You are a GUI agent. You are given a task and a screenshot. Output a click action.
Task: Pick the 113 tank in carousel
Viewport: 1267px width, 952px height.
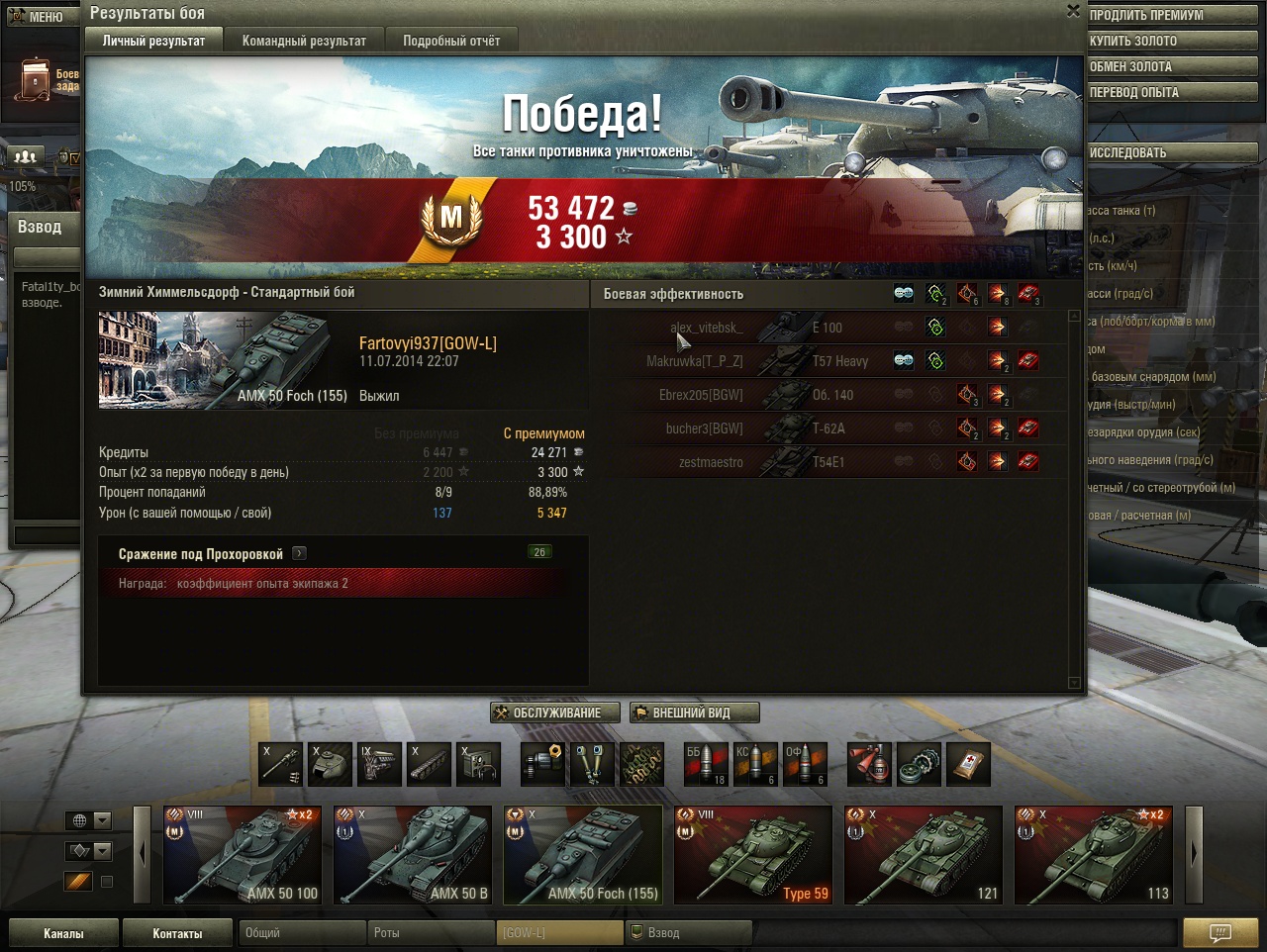1094,855
